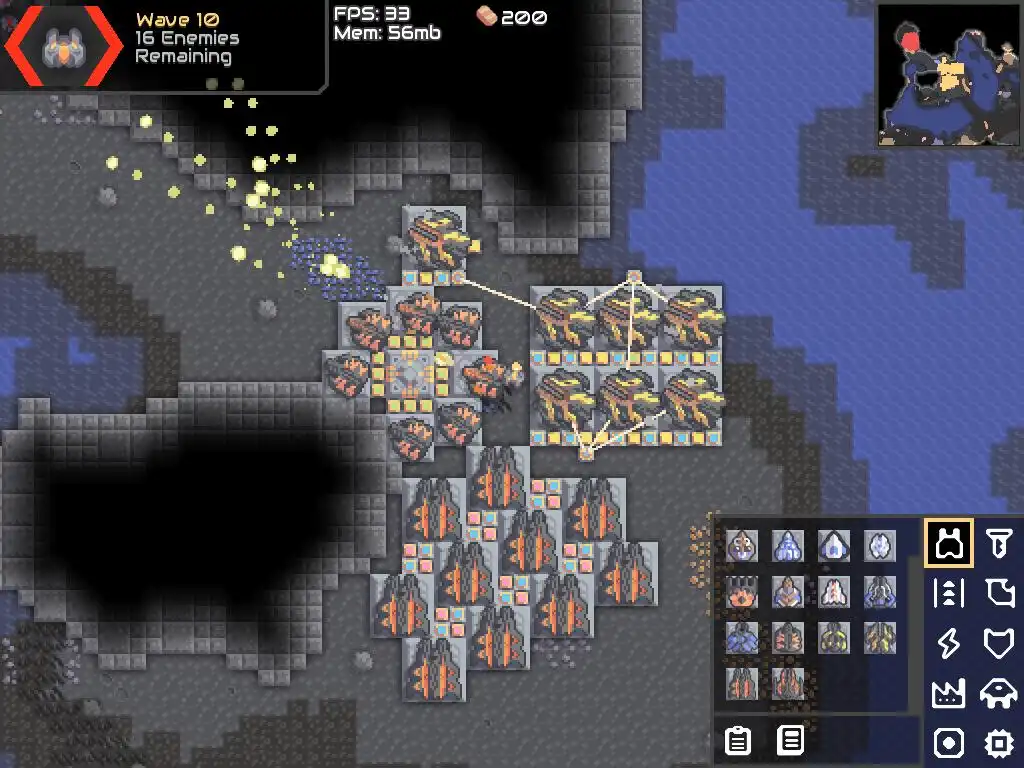
Task: Switch to the lightning bolt power category
Action: click(x=948, y=643)
